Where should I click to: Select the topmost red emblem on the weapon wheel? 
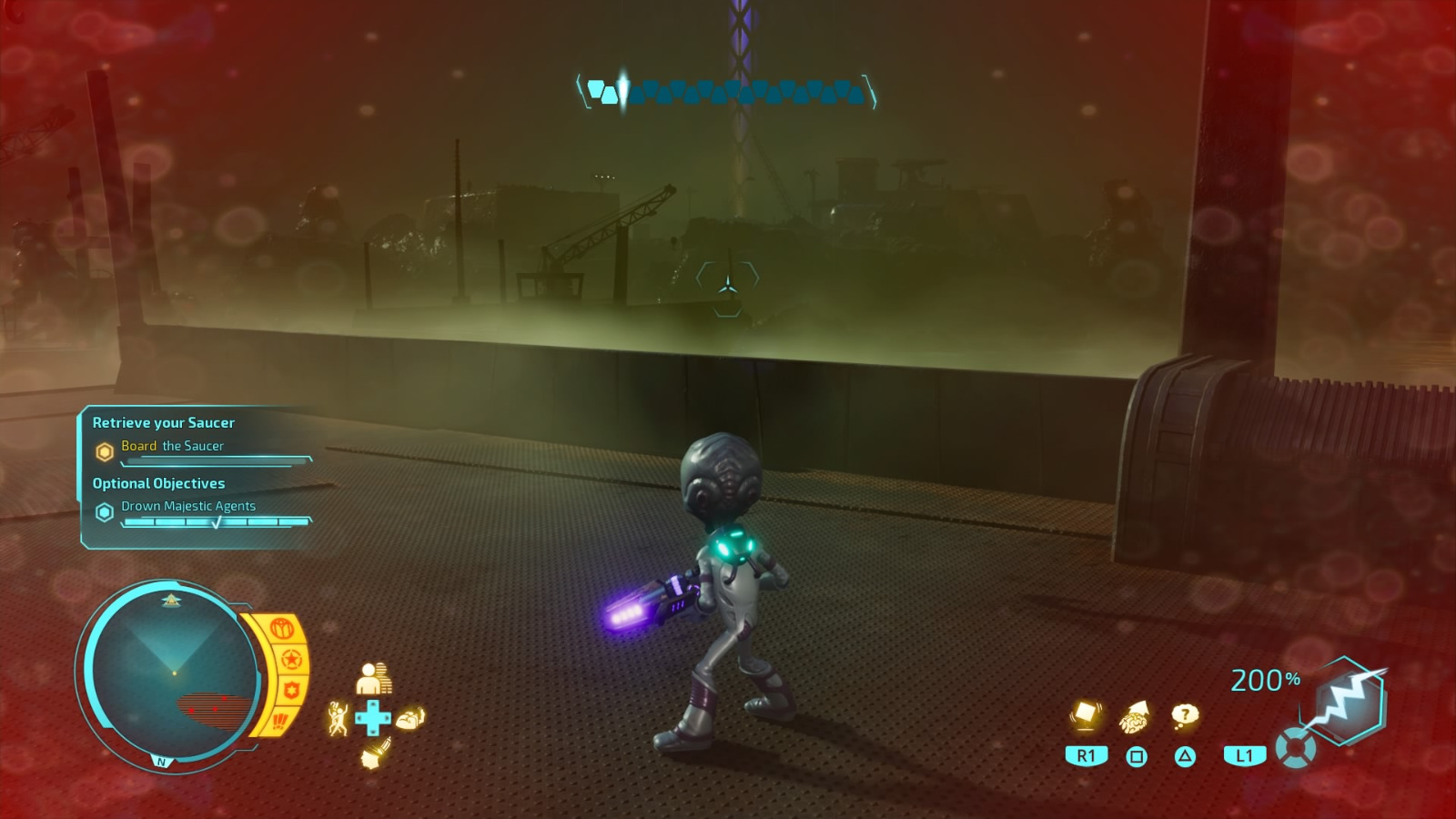pyautogui.click(x=282, y=627)
